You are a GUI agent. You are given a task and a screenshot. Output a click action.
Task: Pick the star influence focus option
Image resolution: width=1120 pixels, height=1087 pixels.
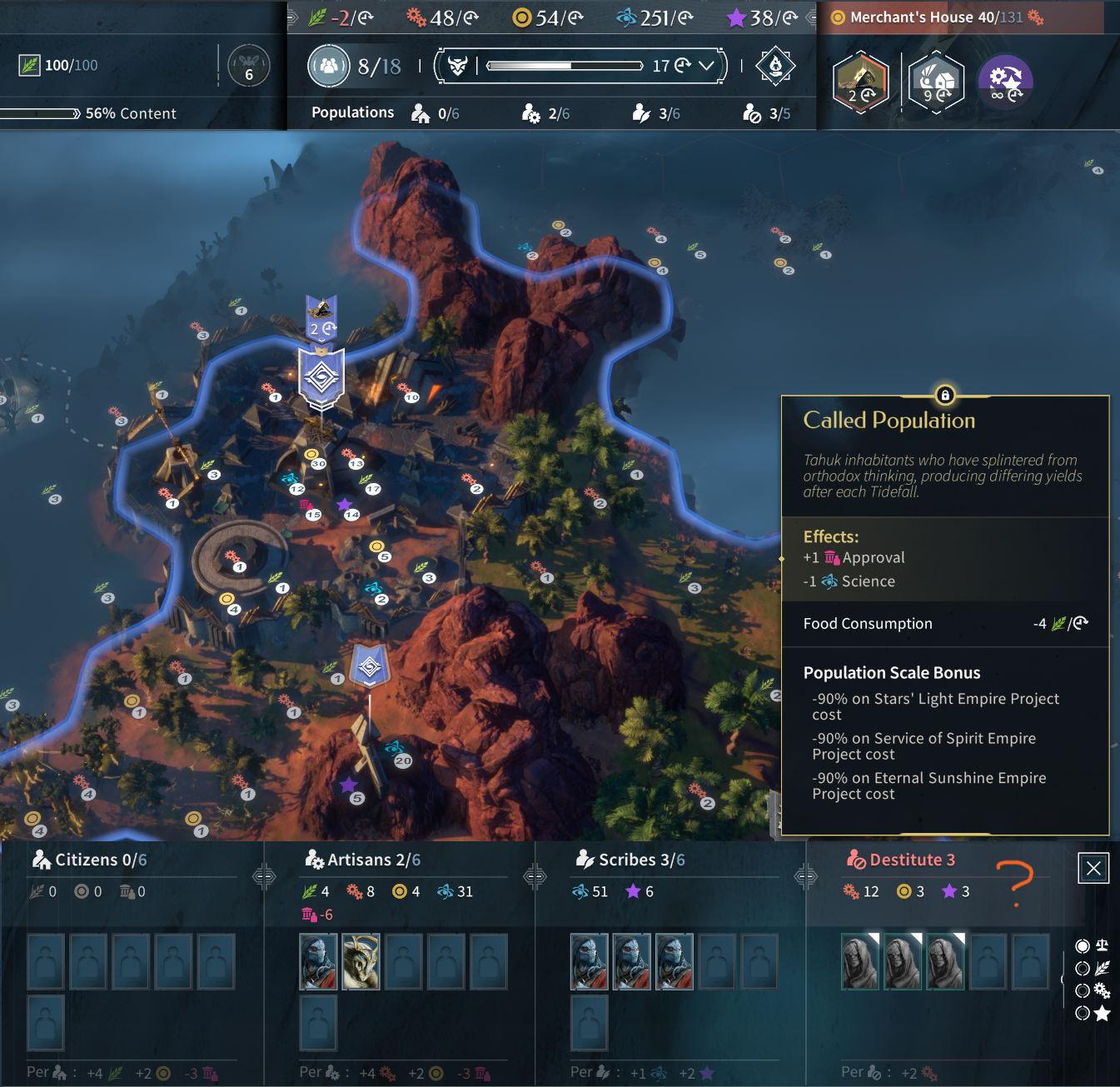(1083, 1013)
